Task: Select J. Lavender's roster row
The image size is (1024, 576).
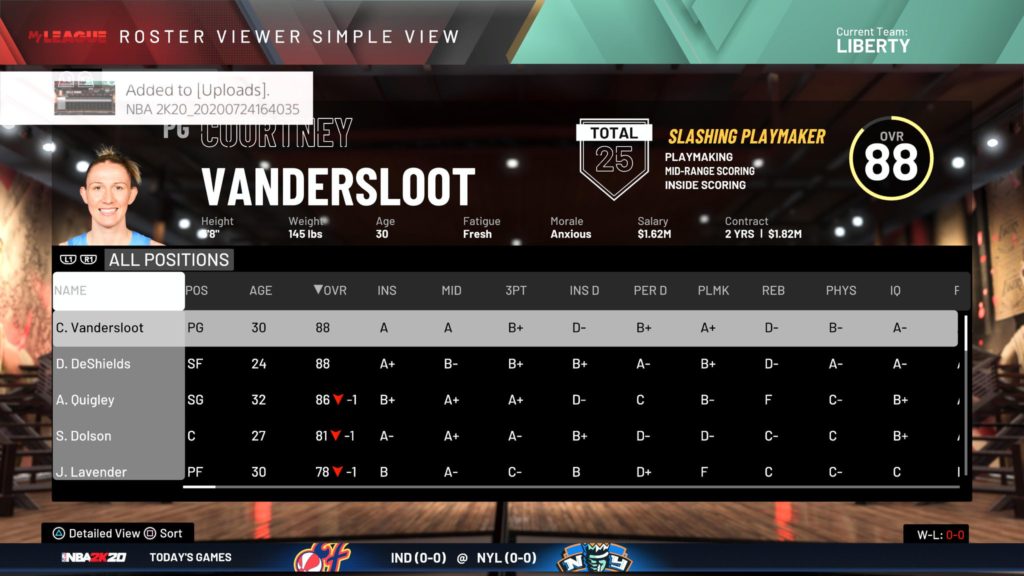Action: point(91,471)
